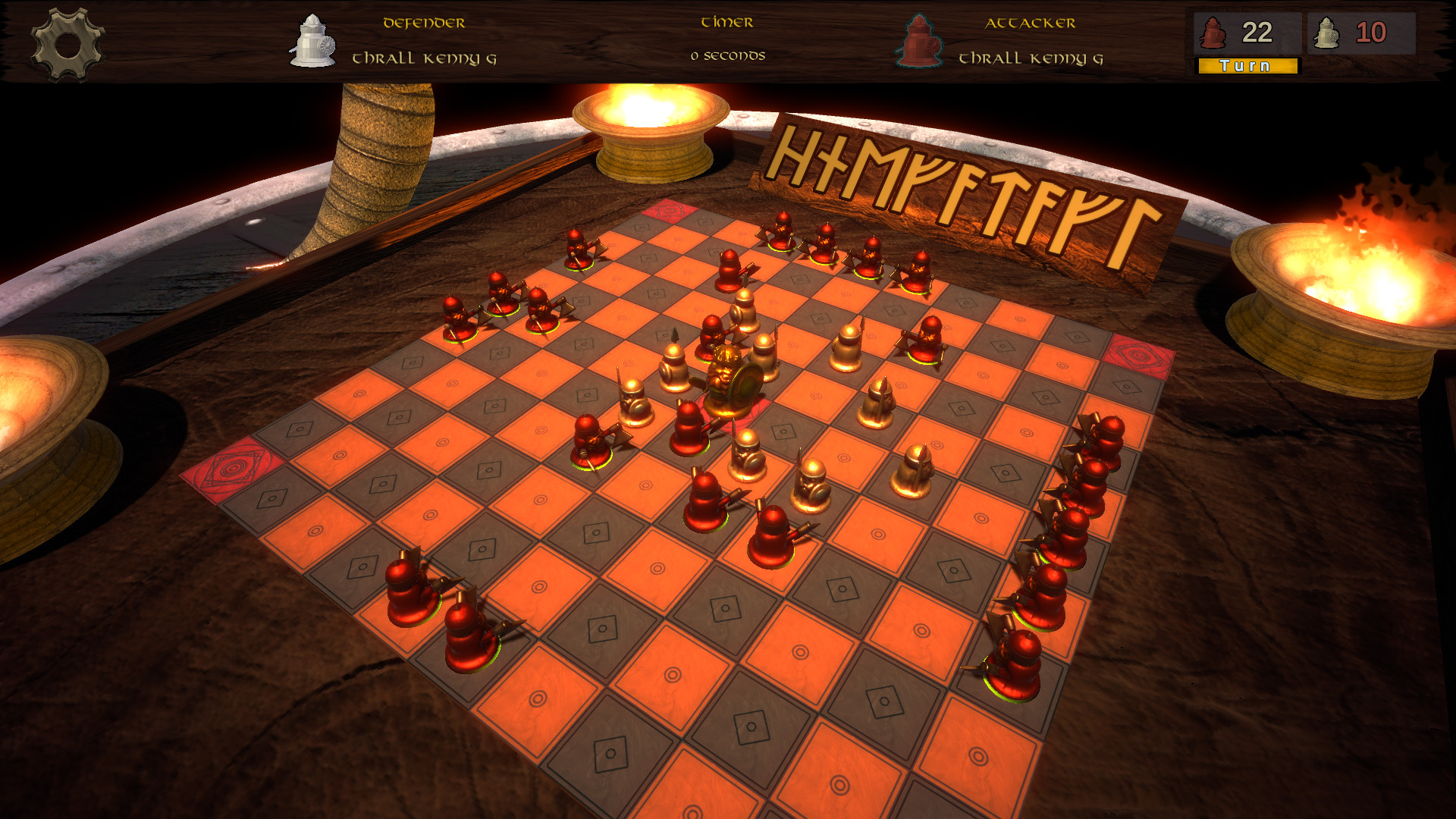Click the Attacker label in the top bar
The width and height of the screenshot is (1456, 819).
click(1031, 24)
